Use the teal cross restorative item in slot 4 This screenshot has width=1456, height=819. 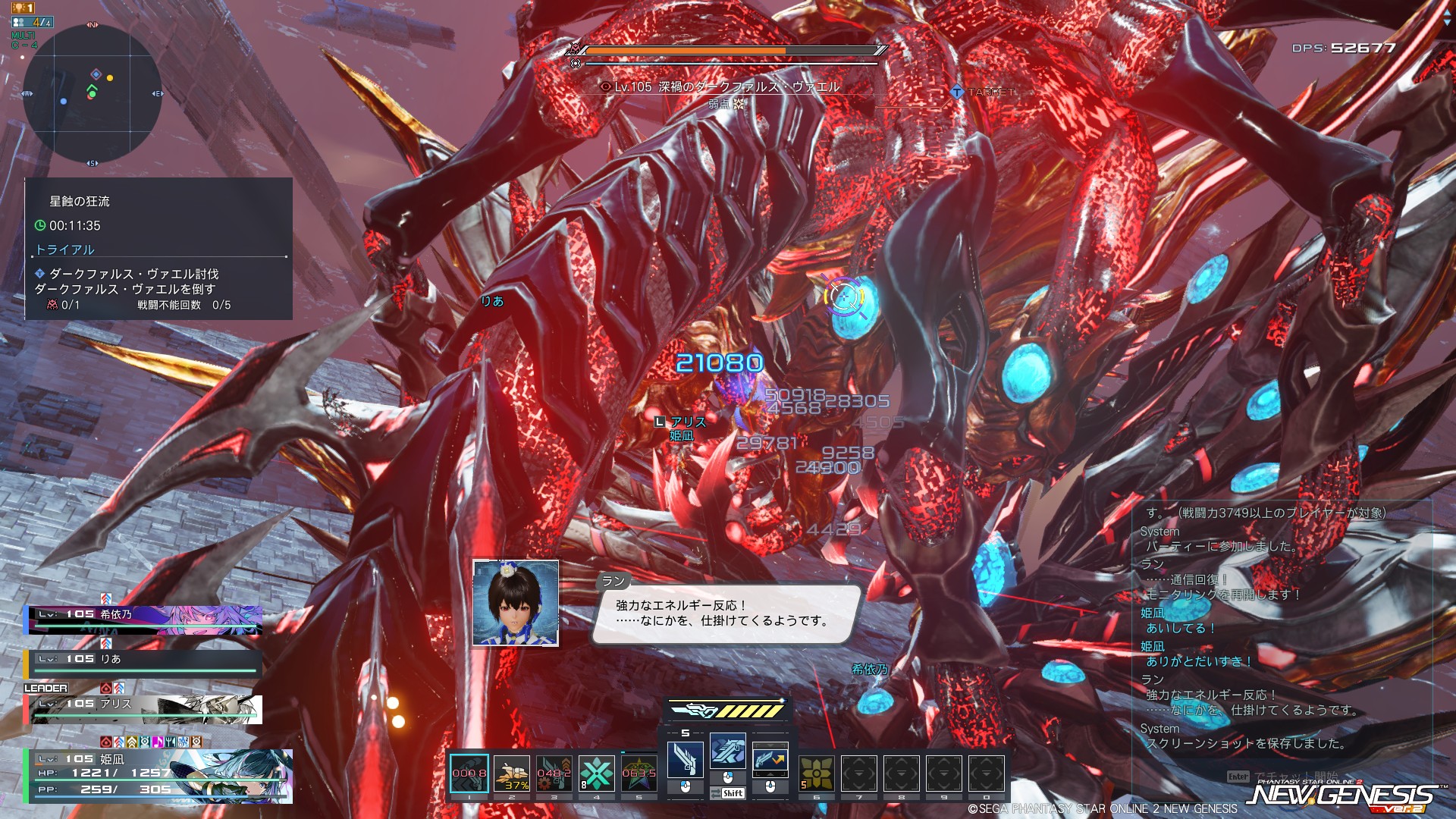(597, 773)
